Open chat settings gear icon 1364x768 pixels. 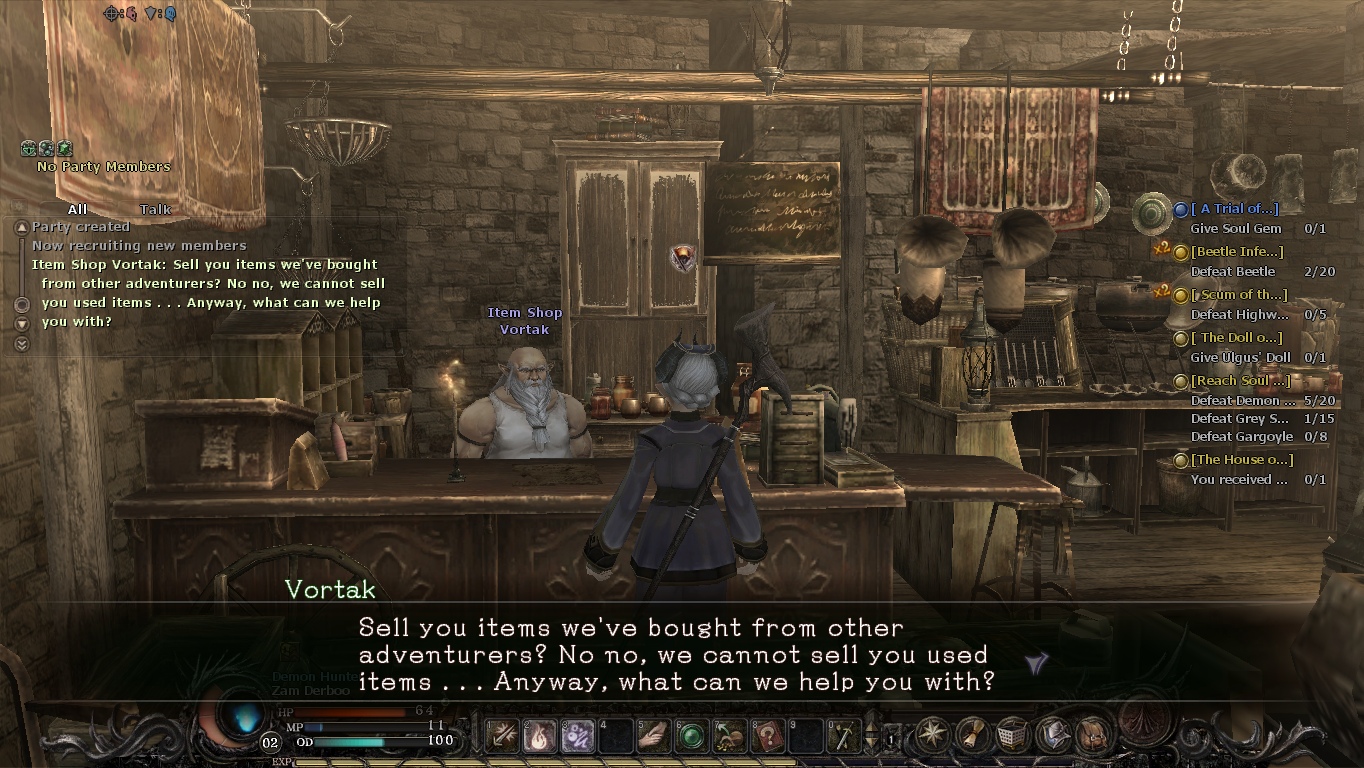pyautogui.click(x=22, y=304)
